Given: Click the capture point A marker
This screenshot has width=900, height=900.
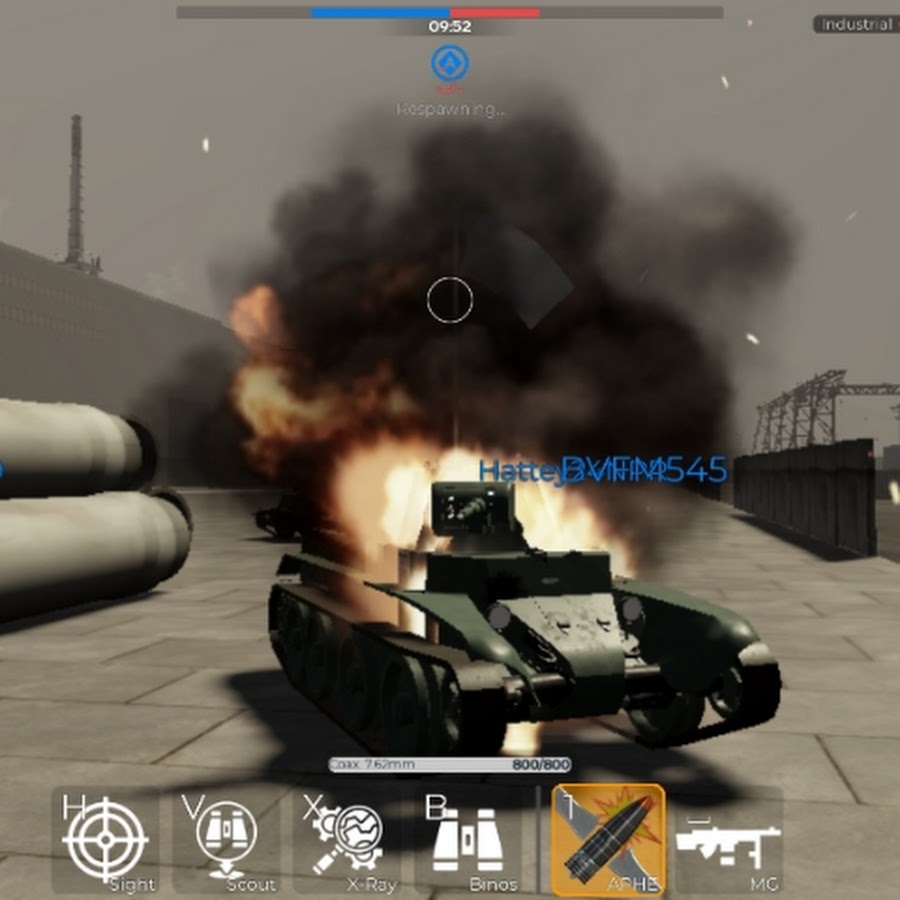Looking at the screenshot, I should 450,64.
